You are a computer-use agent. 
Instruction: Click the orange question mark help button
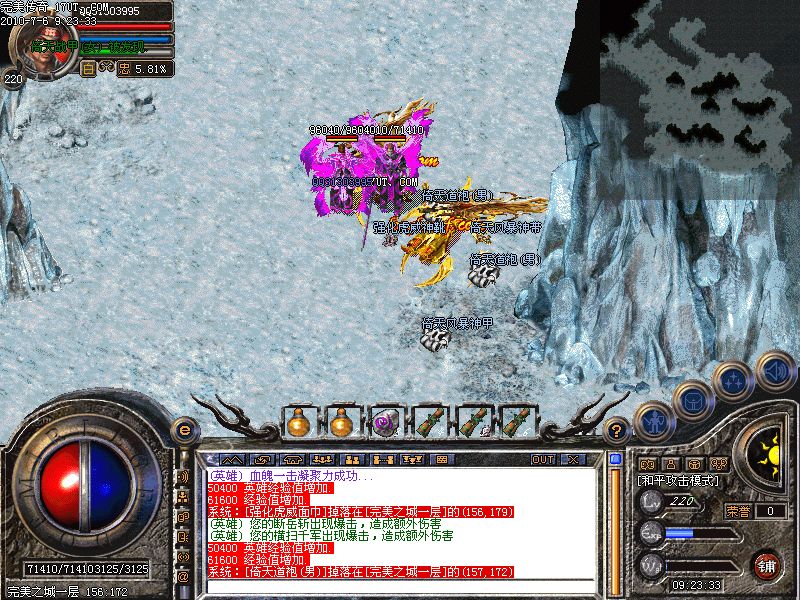click(x=619, y=431)
